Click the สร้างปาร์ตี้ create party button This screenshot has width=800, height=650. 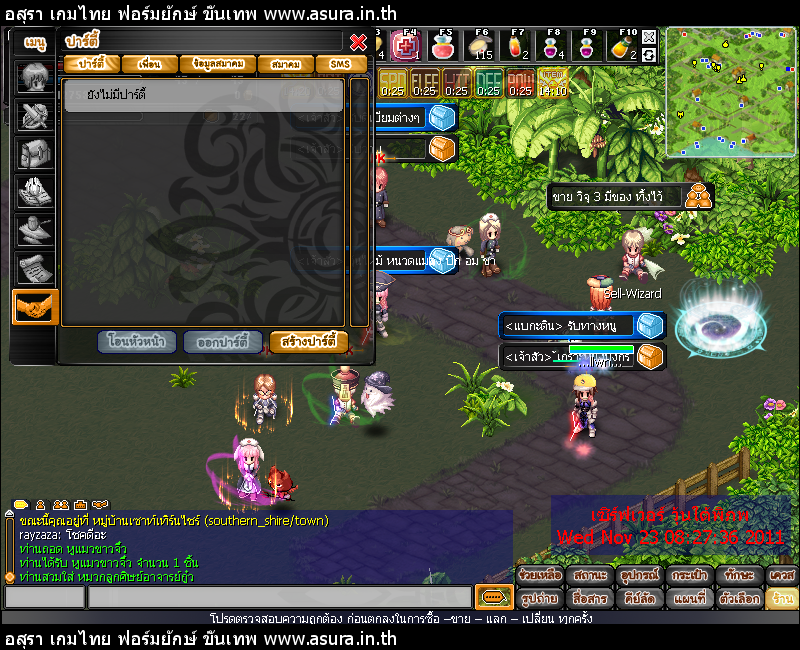coord(308,342)
